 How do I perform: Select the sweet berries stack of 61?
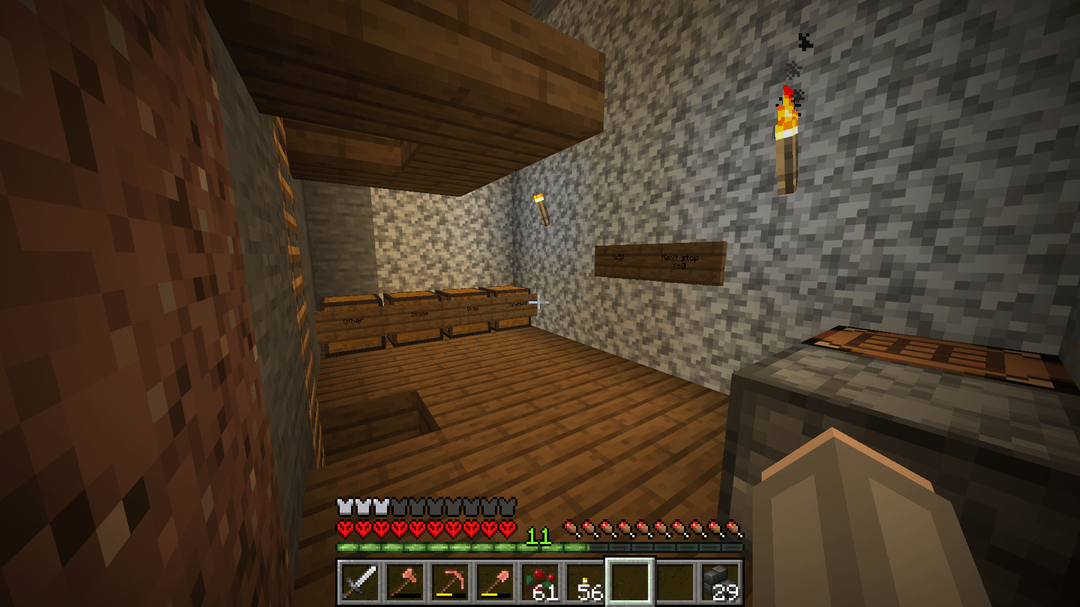tap(540, 582)
